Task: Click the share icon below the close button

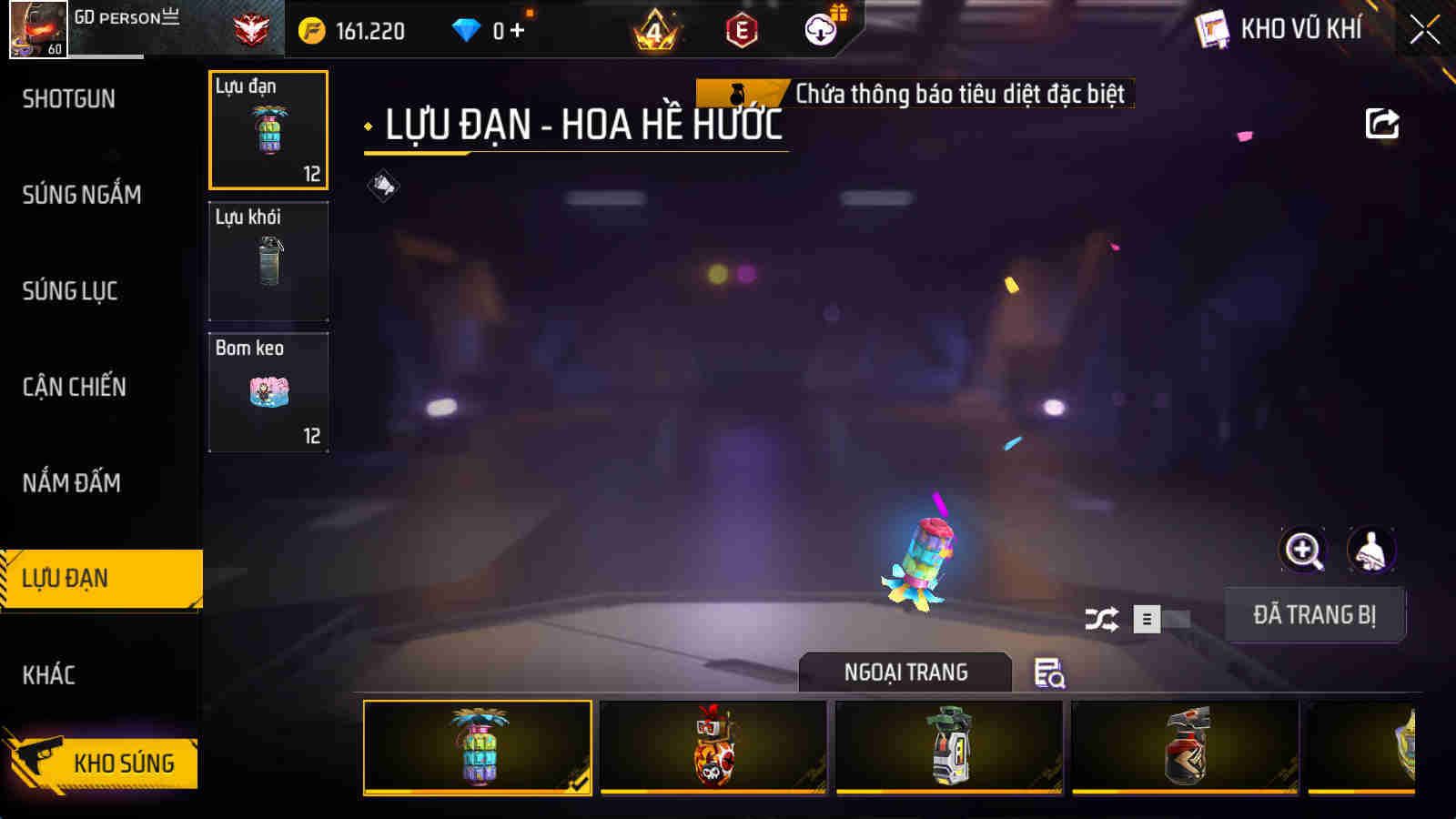Action: click(x=1382, y=123)
